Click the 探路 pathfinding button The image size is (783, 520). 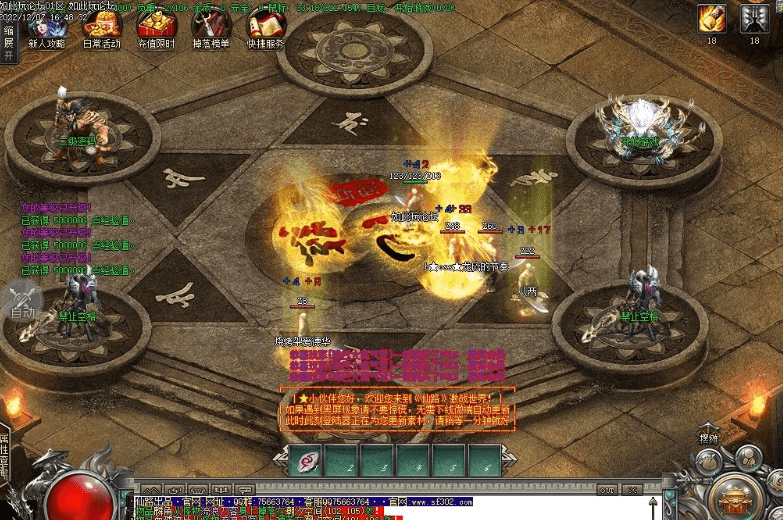709,437
